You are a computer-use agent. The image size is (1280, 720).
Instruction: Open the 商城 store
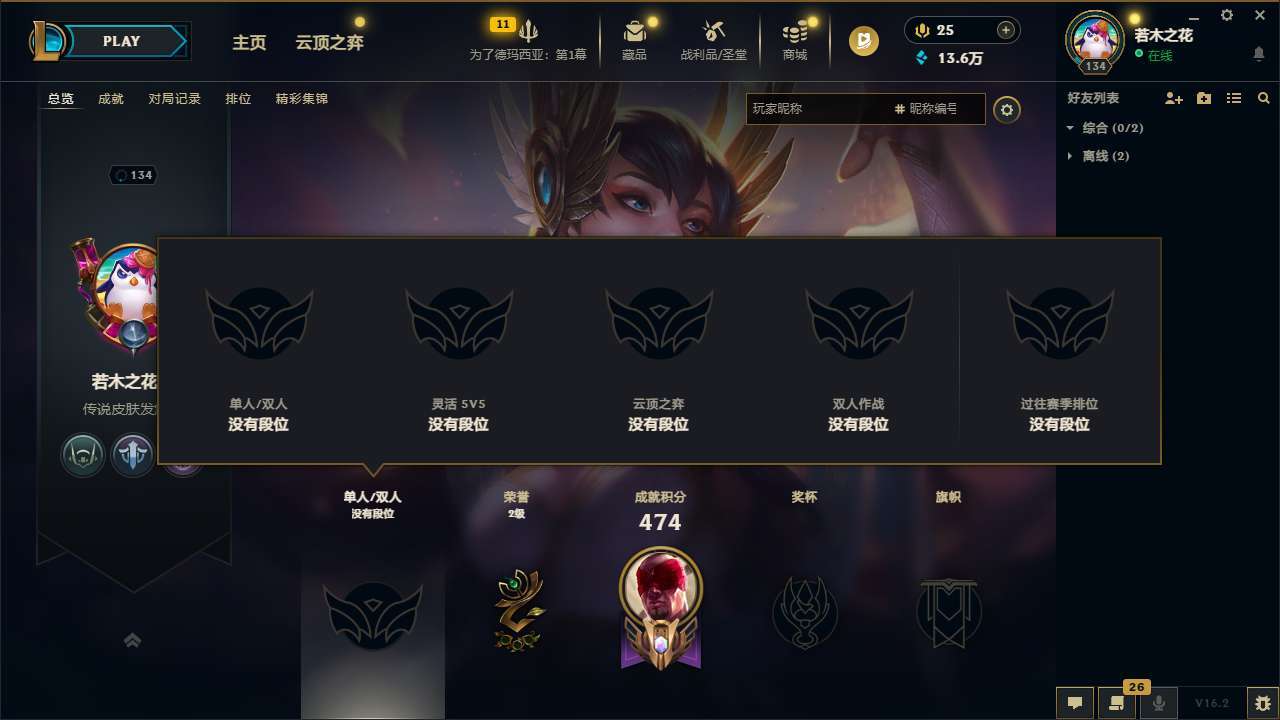tap(795, 40)
